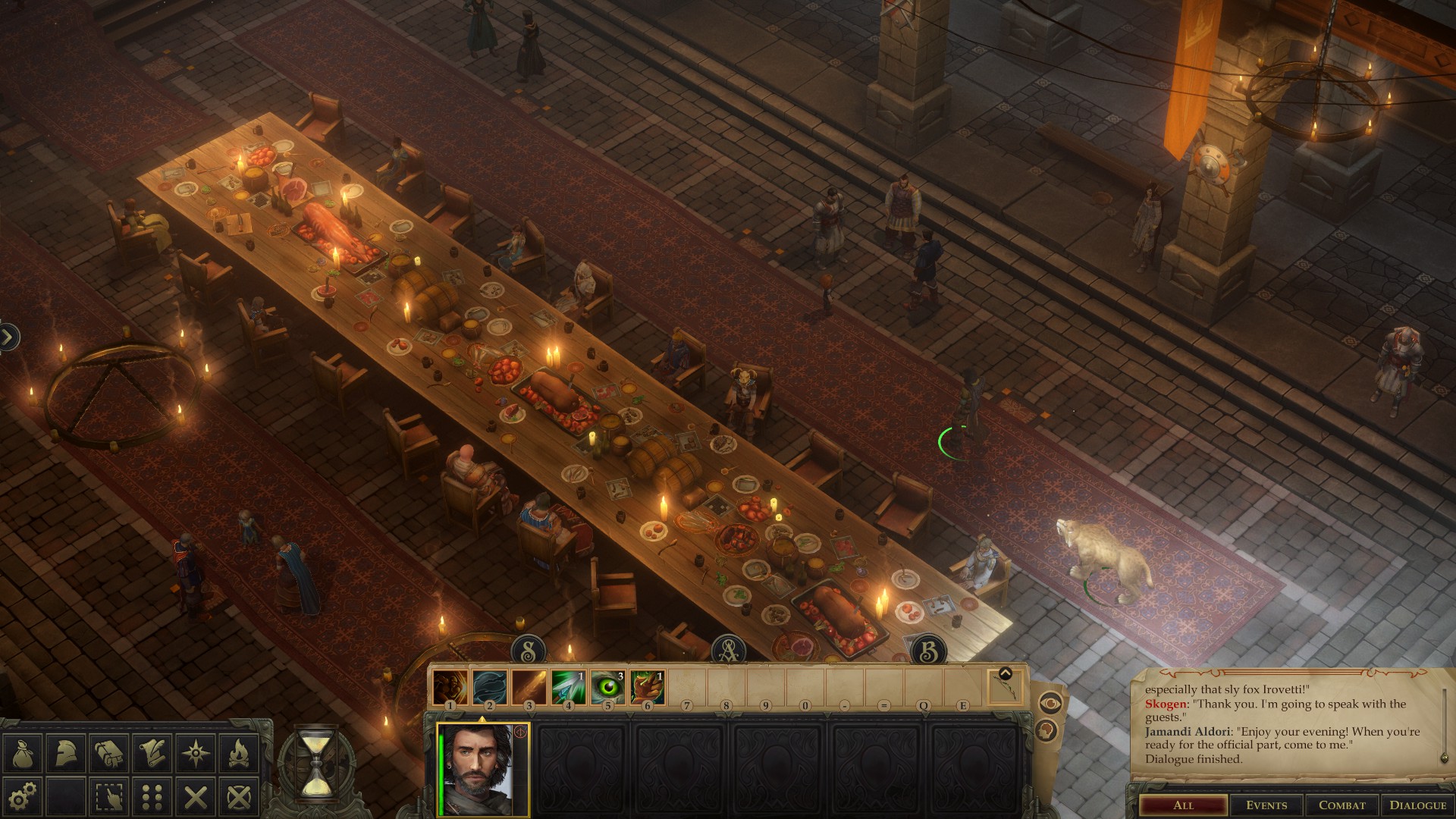Viewport: 1456px width, 819px height.
Task: Open the spellbook icon
Action: click(109, 754)
